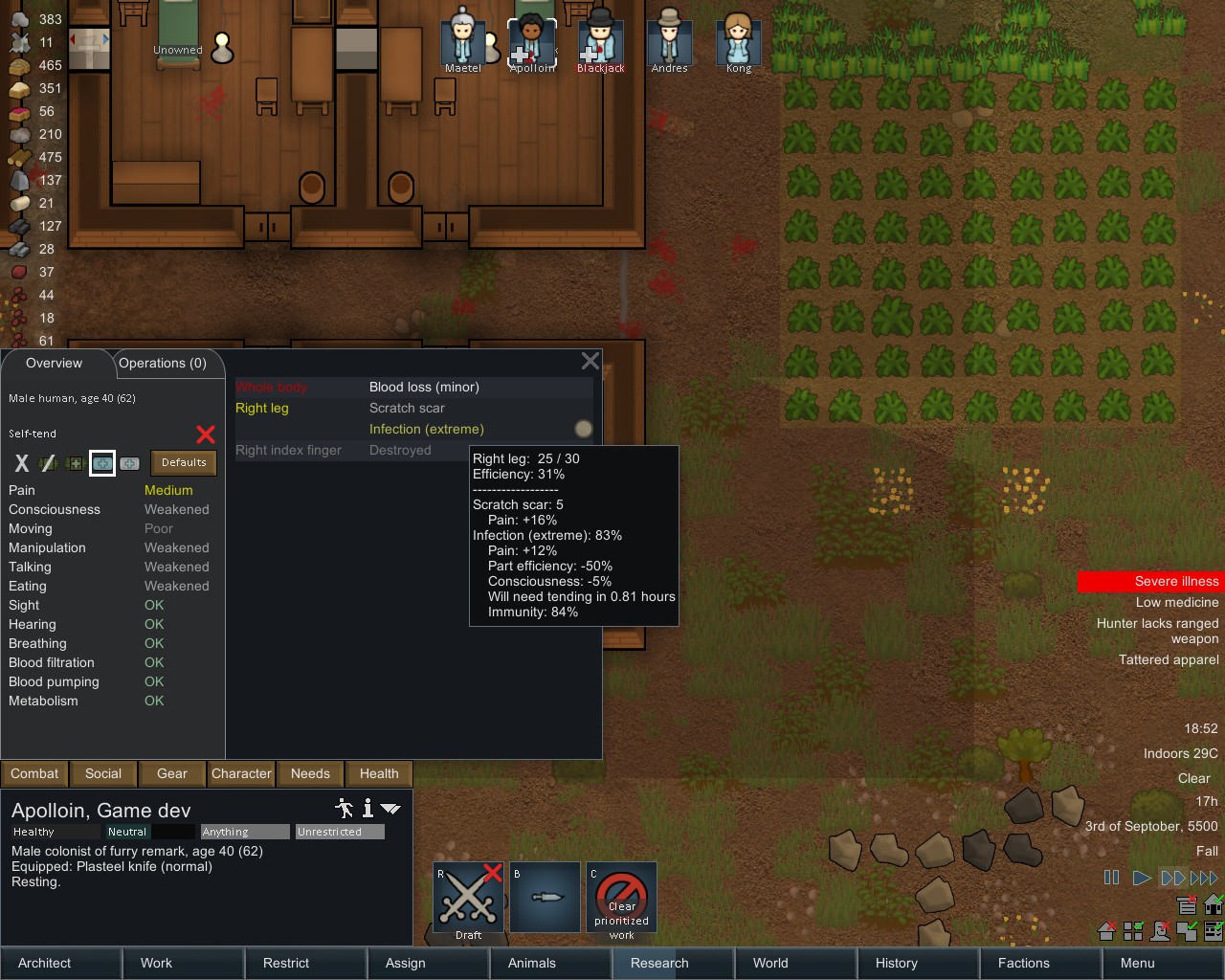Screen dimensions: 1225x980
Task: Click the Defaults button in health settings
Action: pos(183,463)
